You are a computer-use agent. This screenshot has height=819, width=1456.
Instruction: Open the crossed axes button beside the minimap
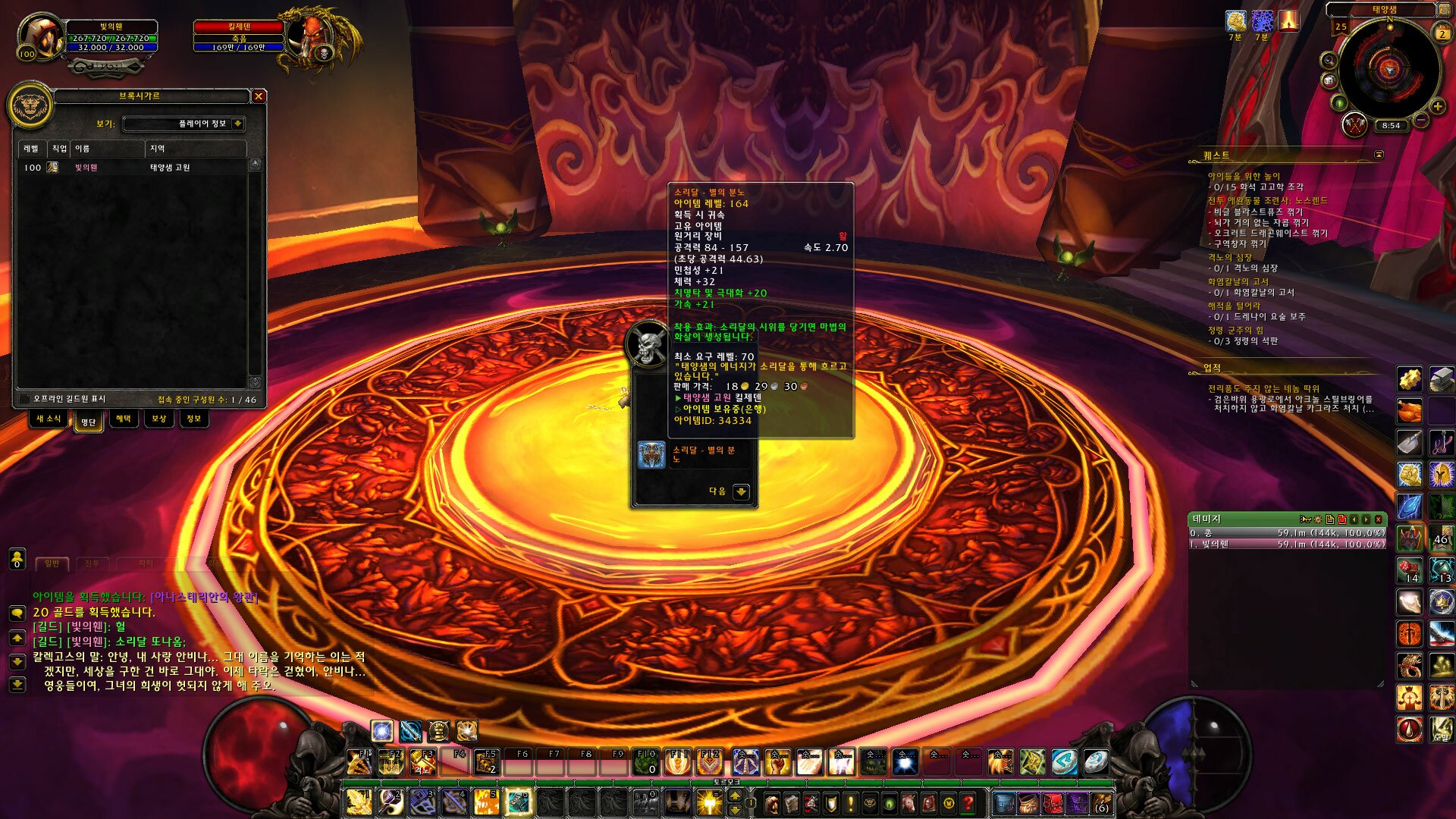tap(1354, 124)
